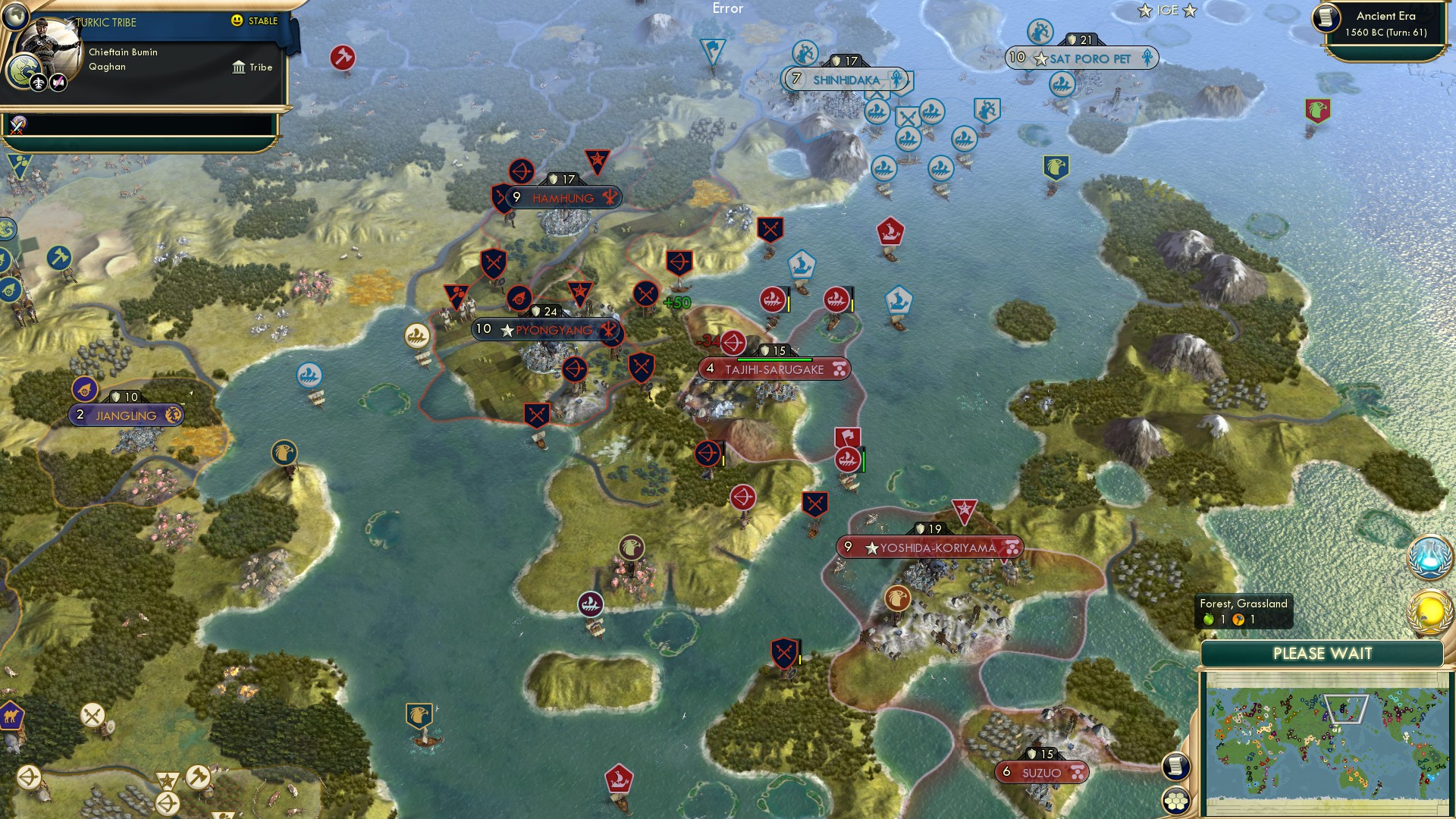This screenshot has width=1456, height=819.
Task: Click the PLEASE WAIT panel
Action: (x=1323, y=652)
